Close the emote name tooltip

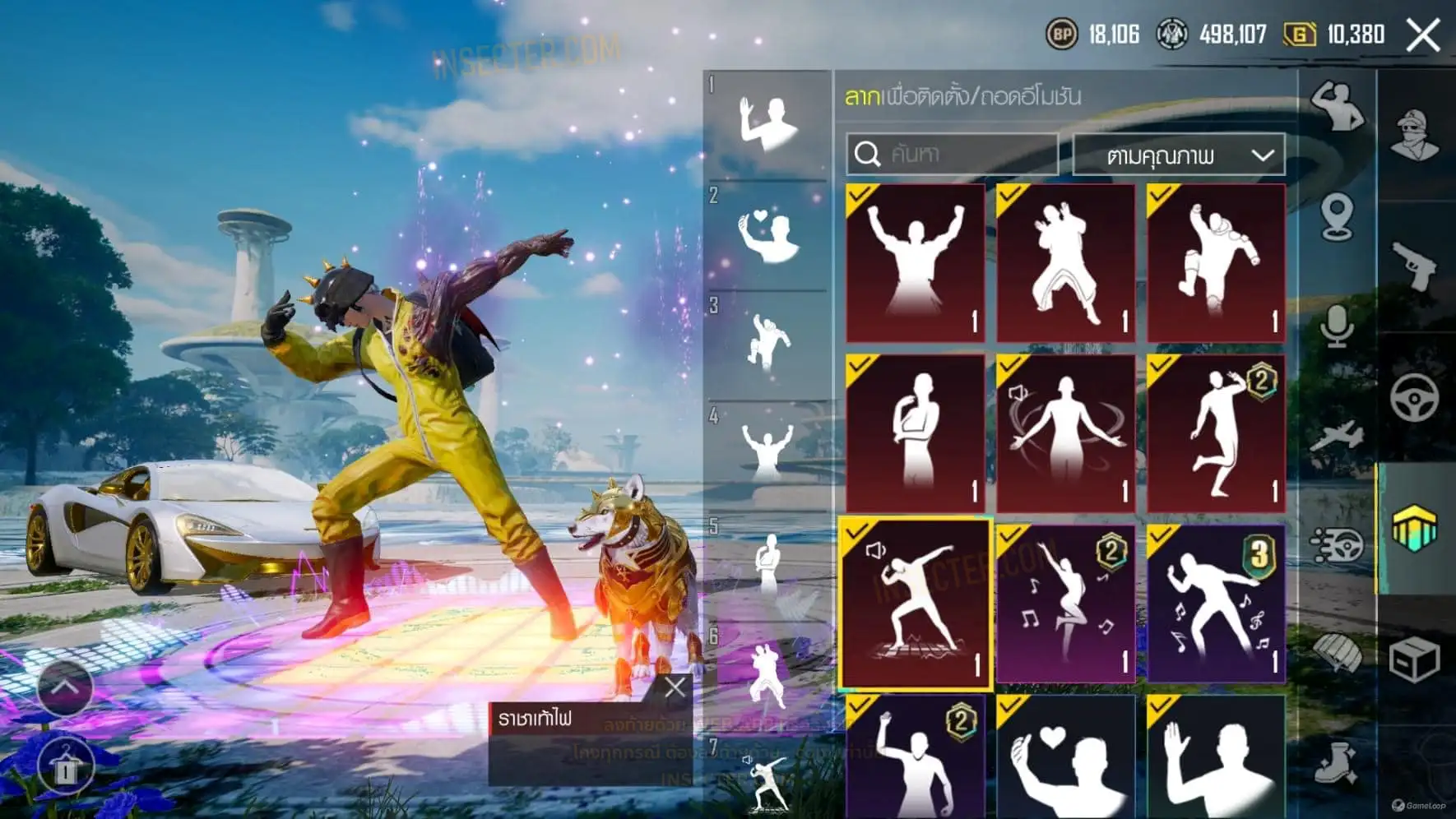point(675,687)
